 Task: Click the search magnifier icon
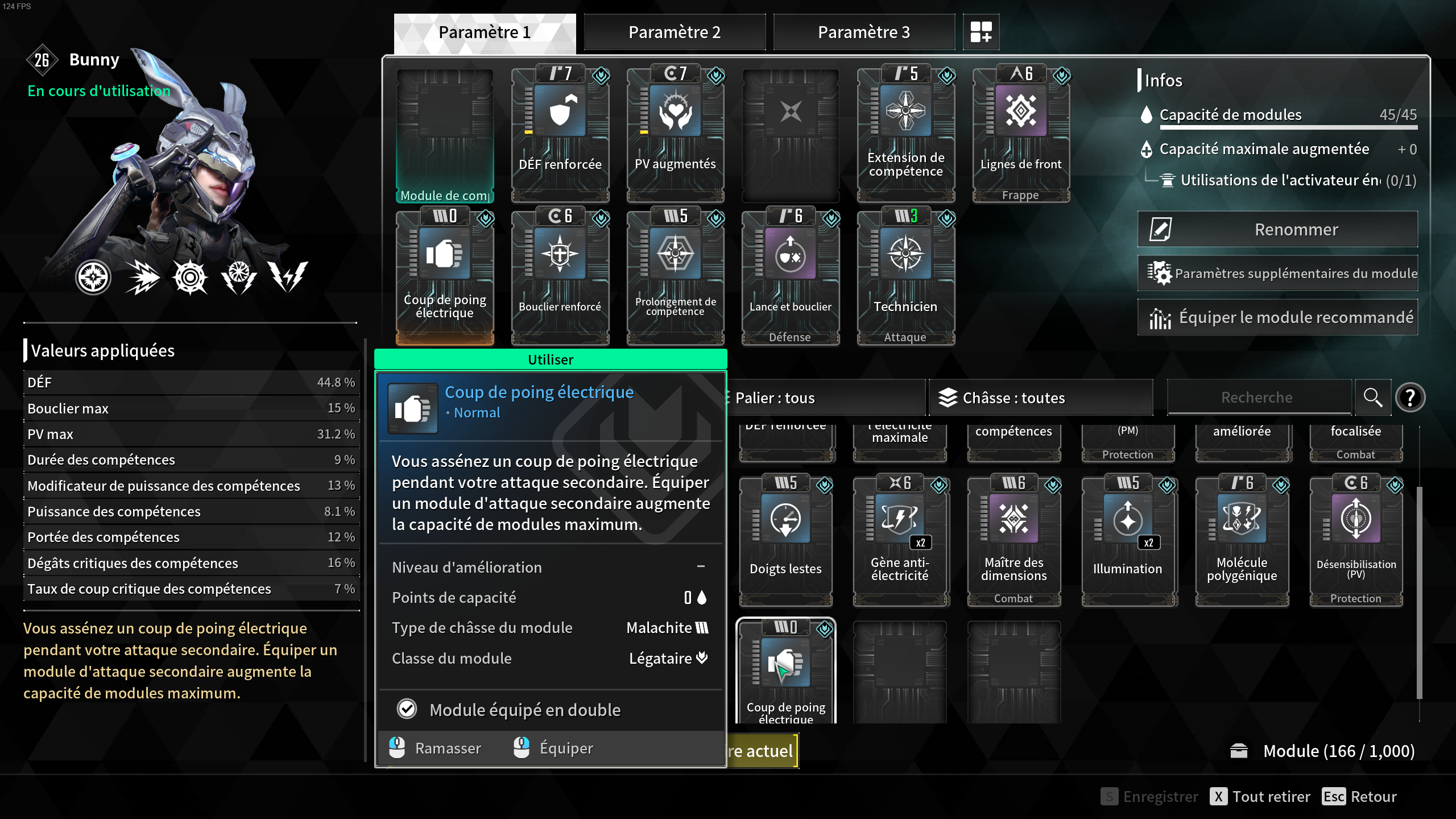click(1372, 397)
